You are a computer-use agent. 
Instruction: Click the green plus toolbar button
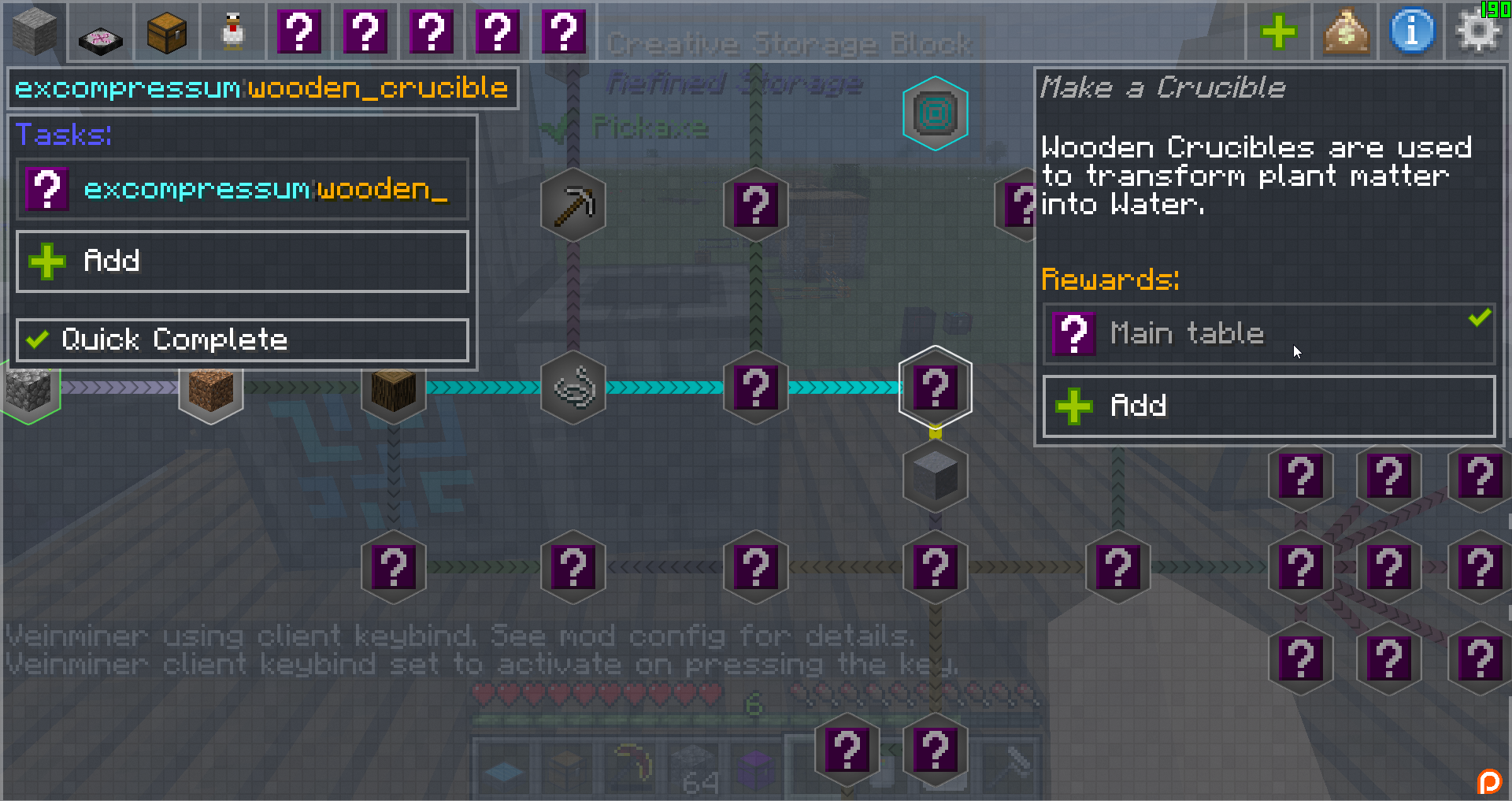pyautogui.click(x=1278, y=32)
